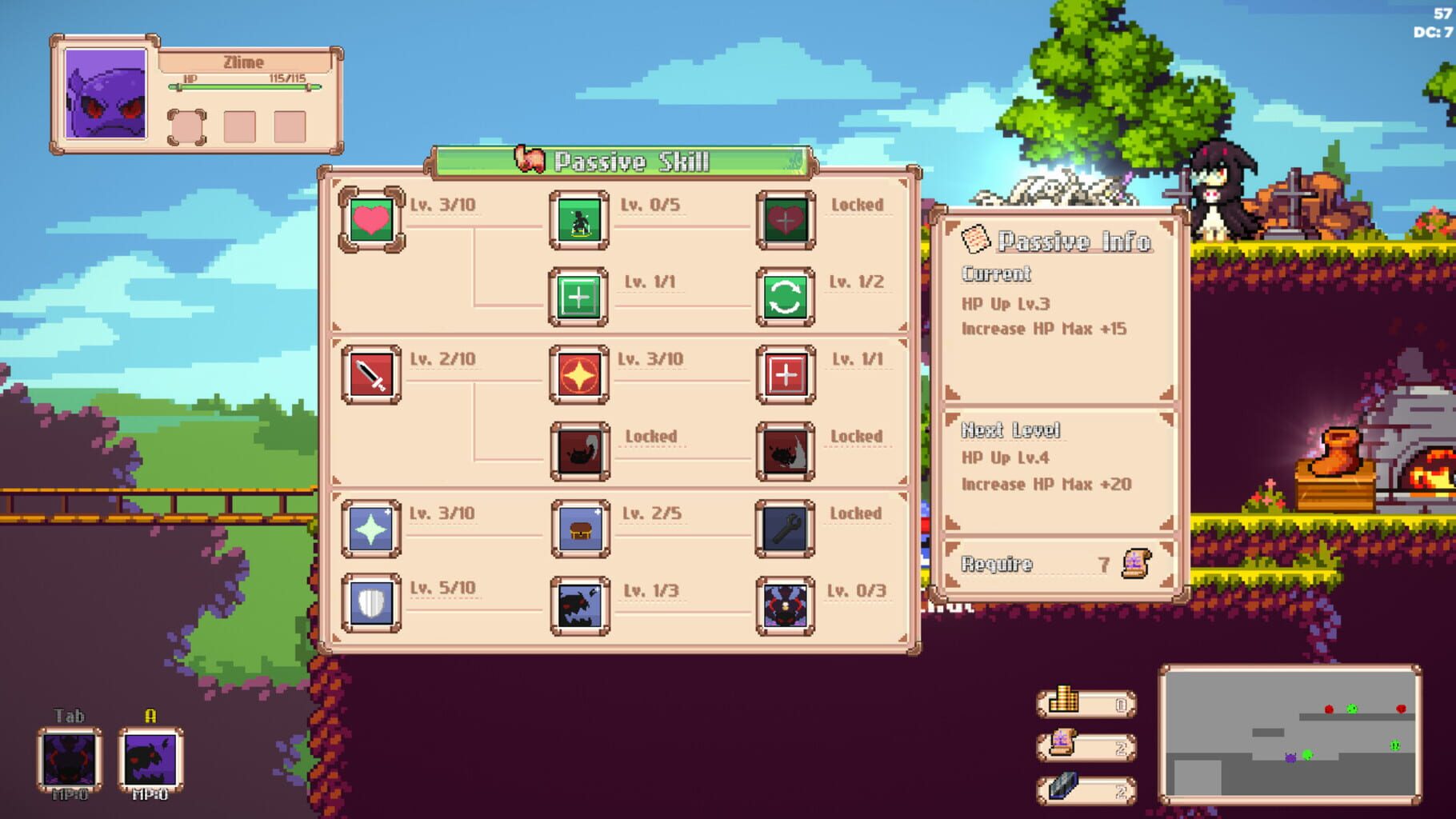Select the sword attack skill at Lv. 2/10
The height and width of the screenshot is (819, 1456).
[x=371, y=375]
